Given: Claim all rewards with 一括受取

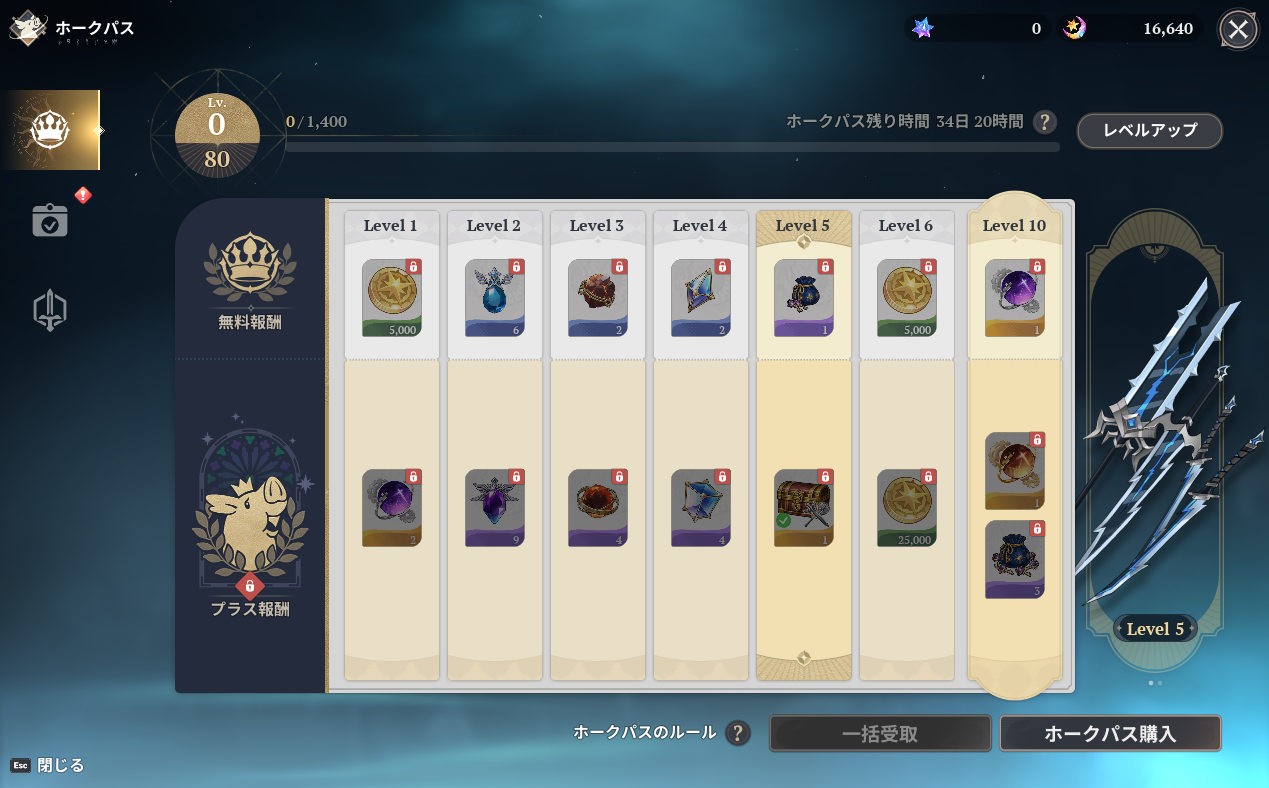Looking at the screenshot, I should 880,734.
